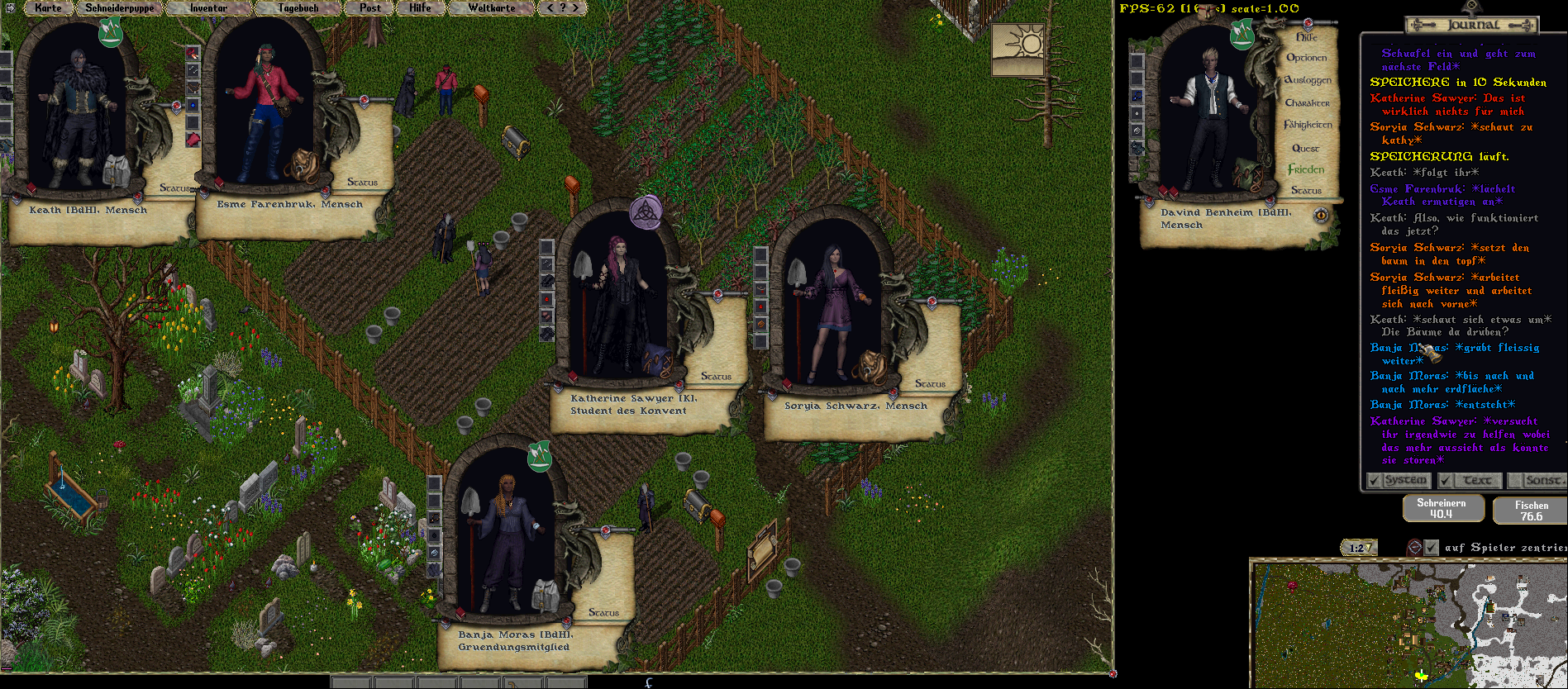Open the Post menu button

(x=370, y=8)
